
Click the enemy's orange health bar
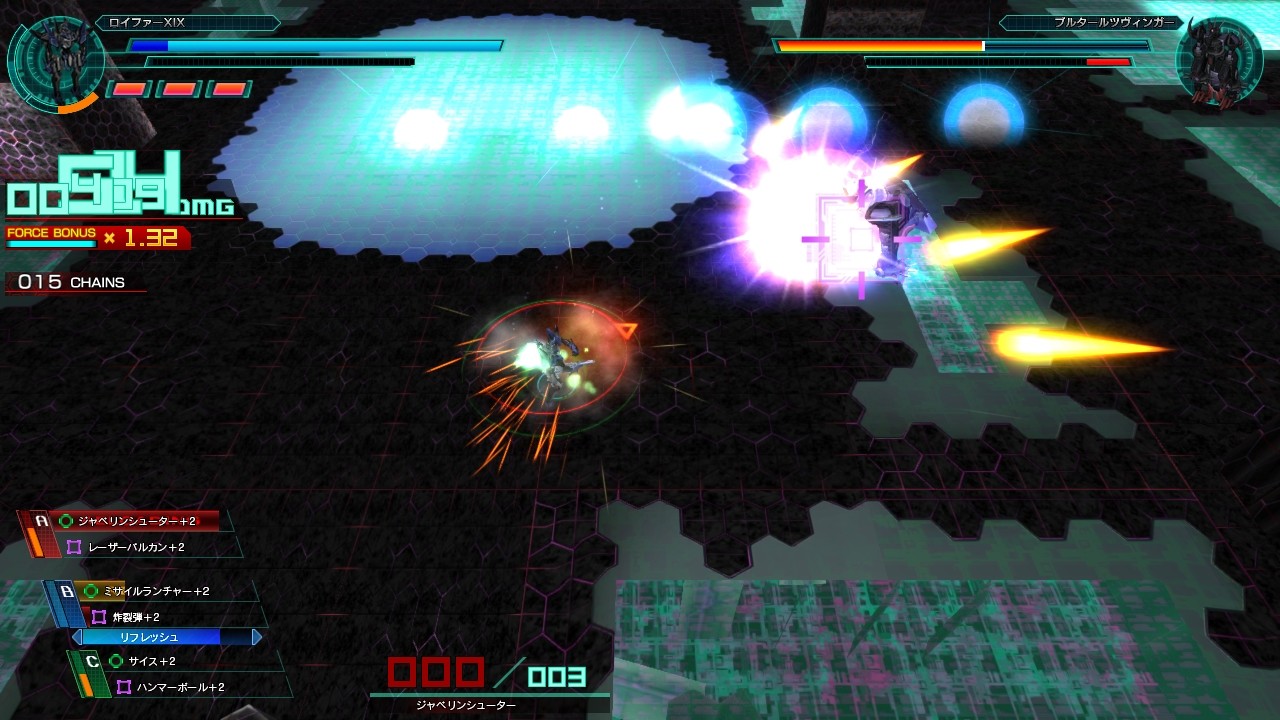click(880, 46)
